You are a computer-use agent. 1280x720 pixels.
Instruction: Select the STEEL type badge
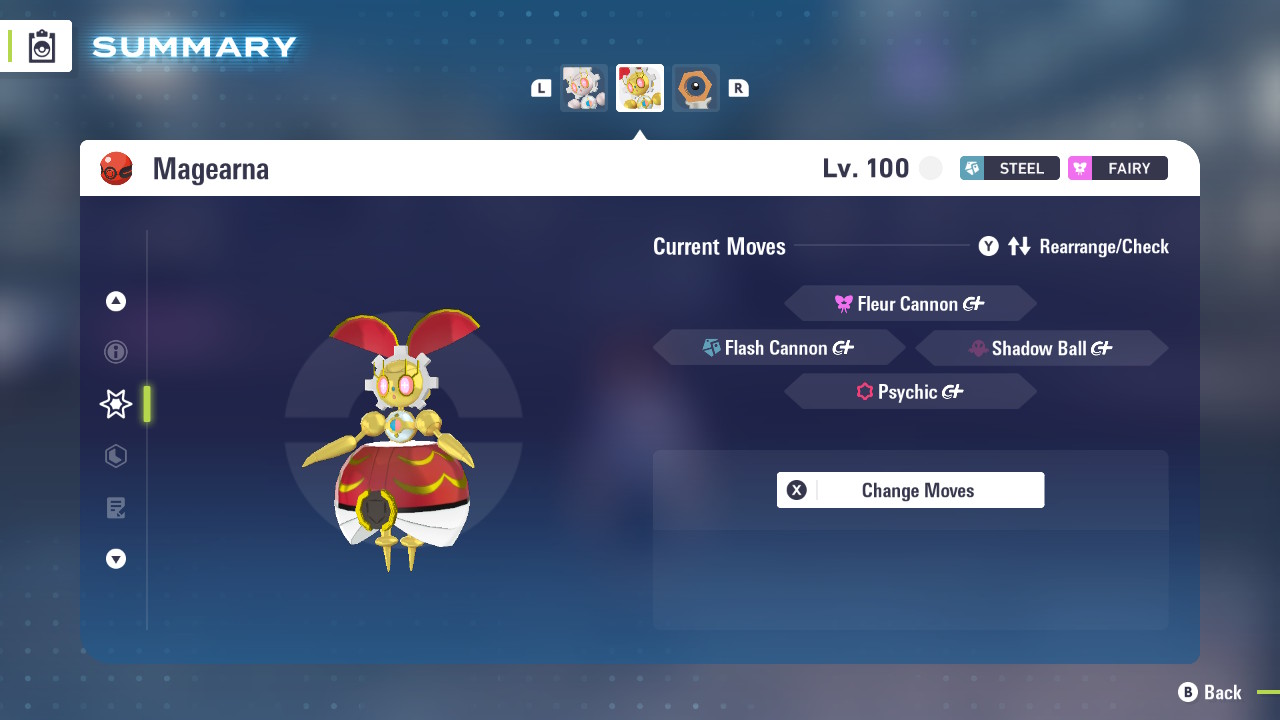click(x=1009, y=168)
